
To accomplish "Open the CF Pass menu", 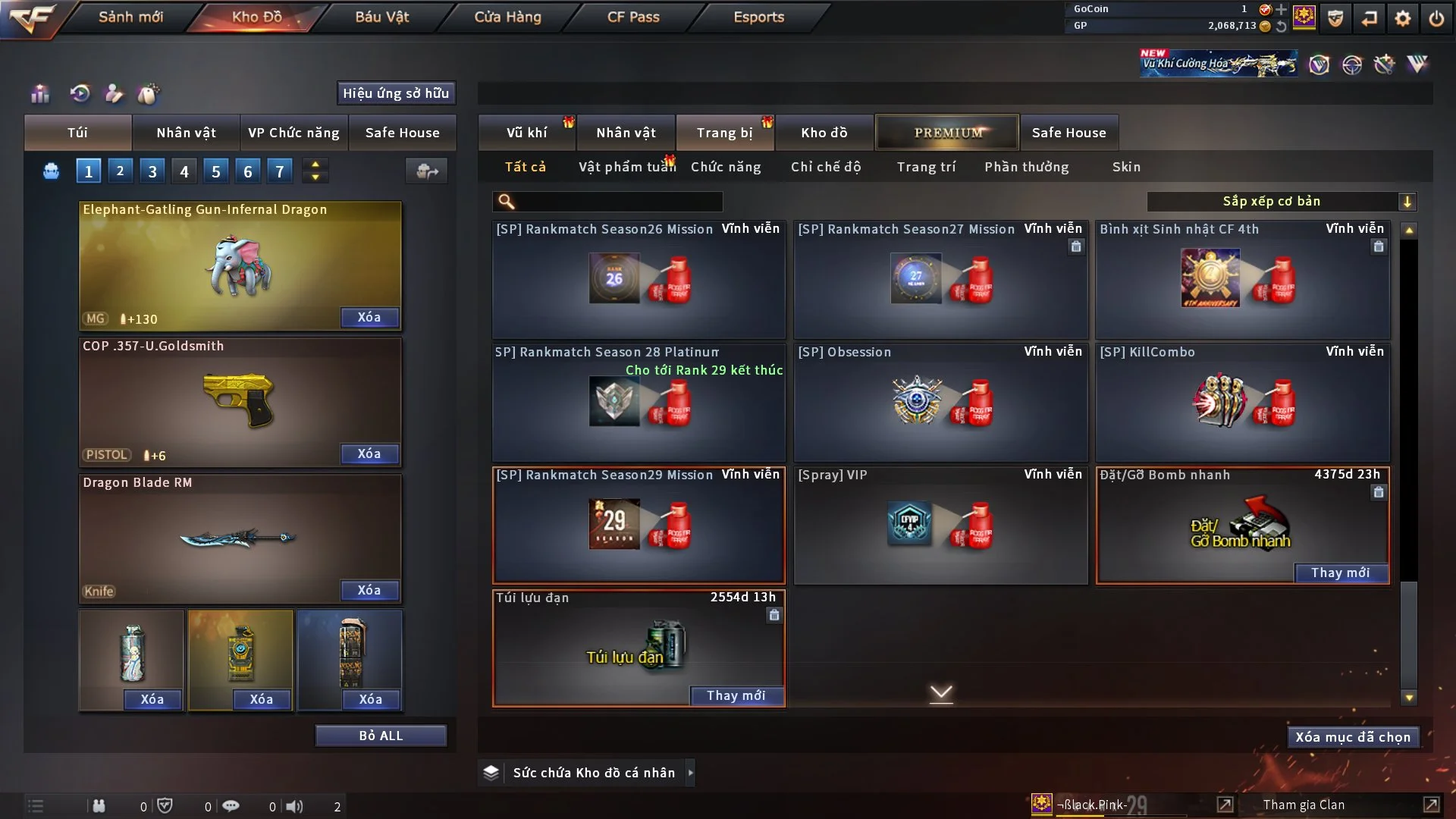I will [x=632, y=17].
